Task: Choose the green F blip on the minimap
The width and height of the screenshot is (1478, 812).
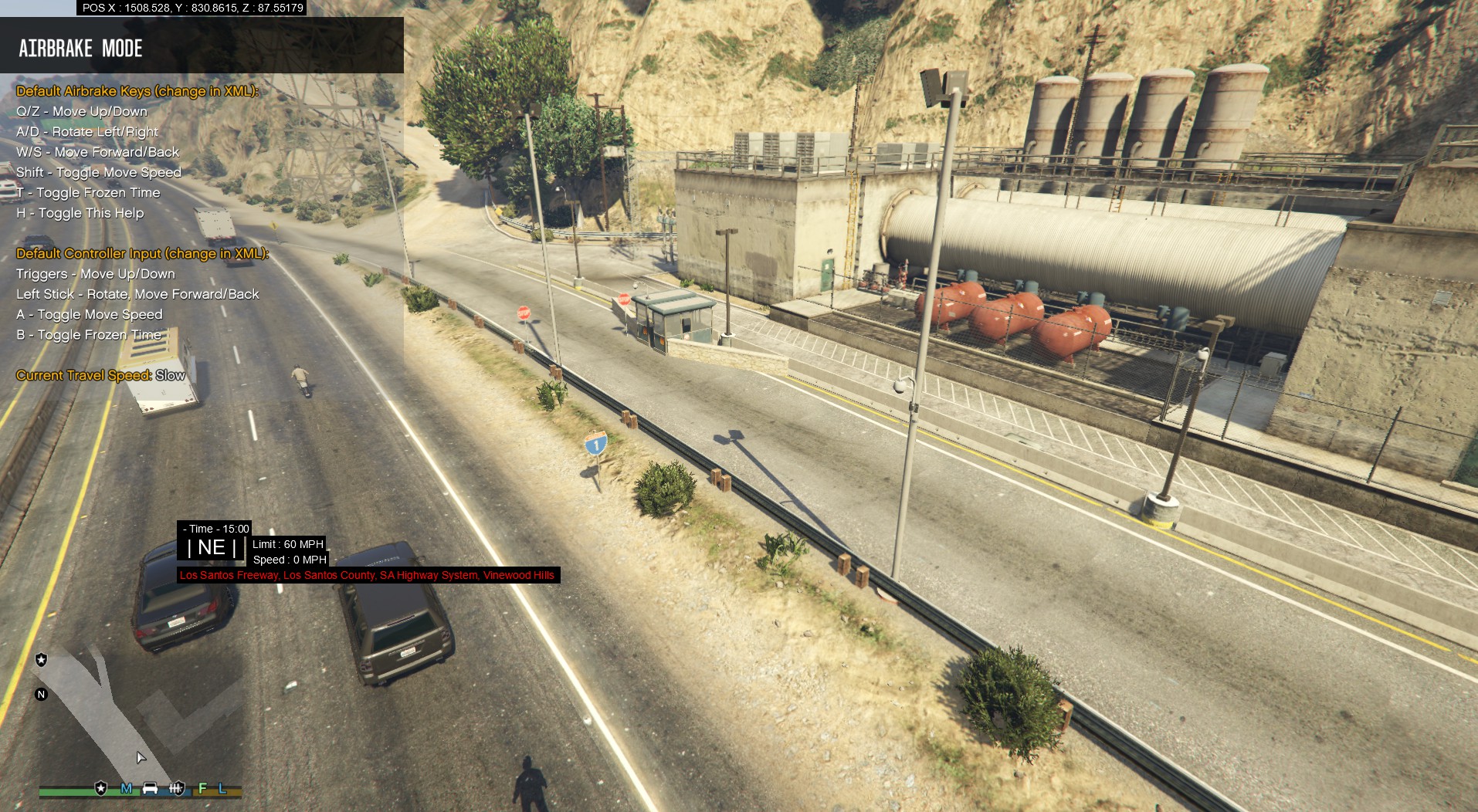Action: click(x=202, y=788)
